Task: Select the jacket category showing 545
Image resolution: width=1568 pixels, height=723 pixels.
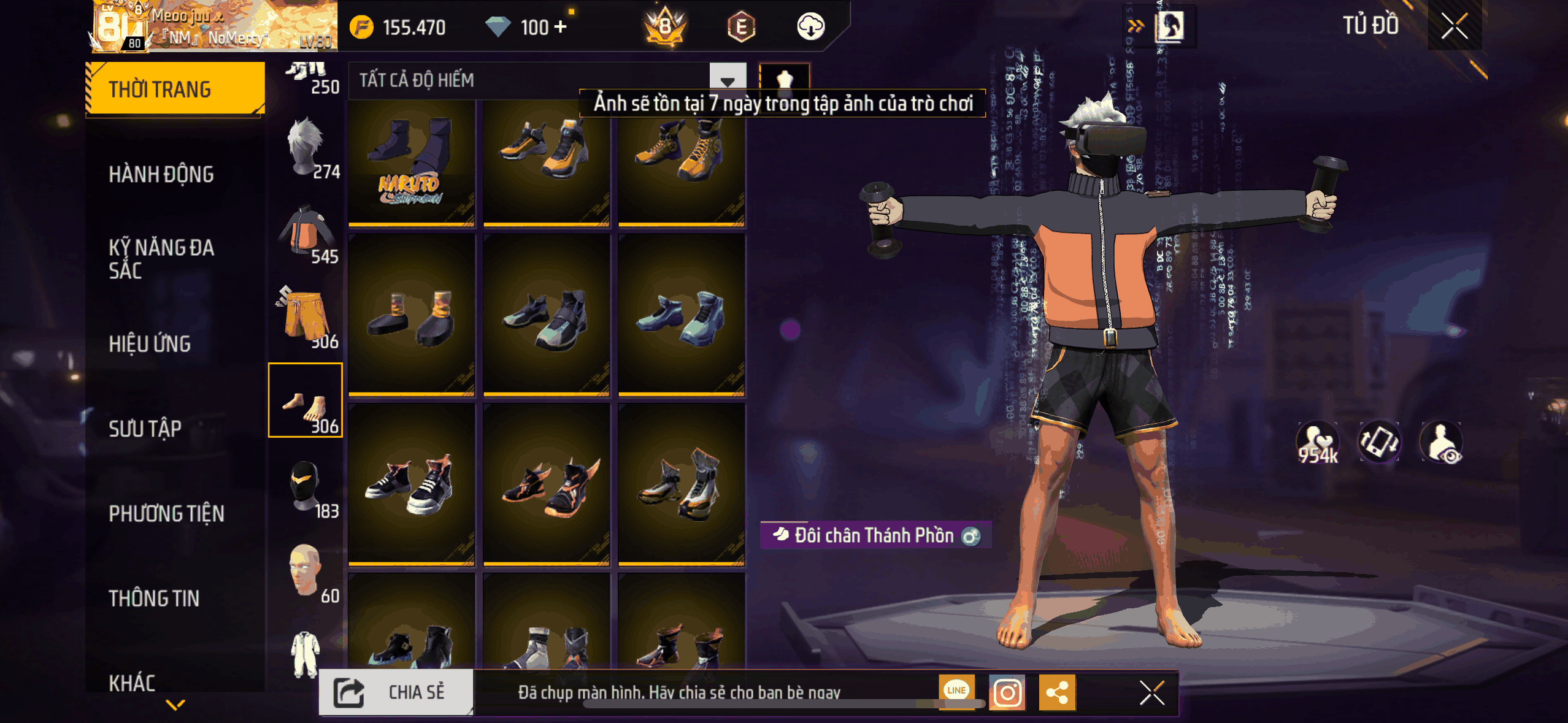Action: click(x=306, y=233)
